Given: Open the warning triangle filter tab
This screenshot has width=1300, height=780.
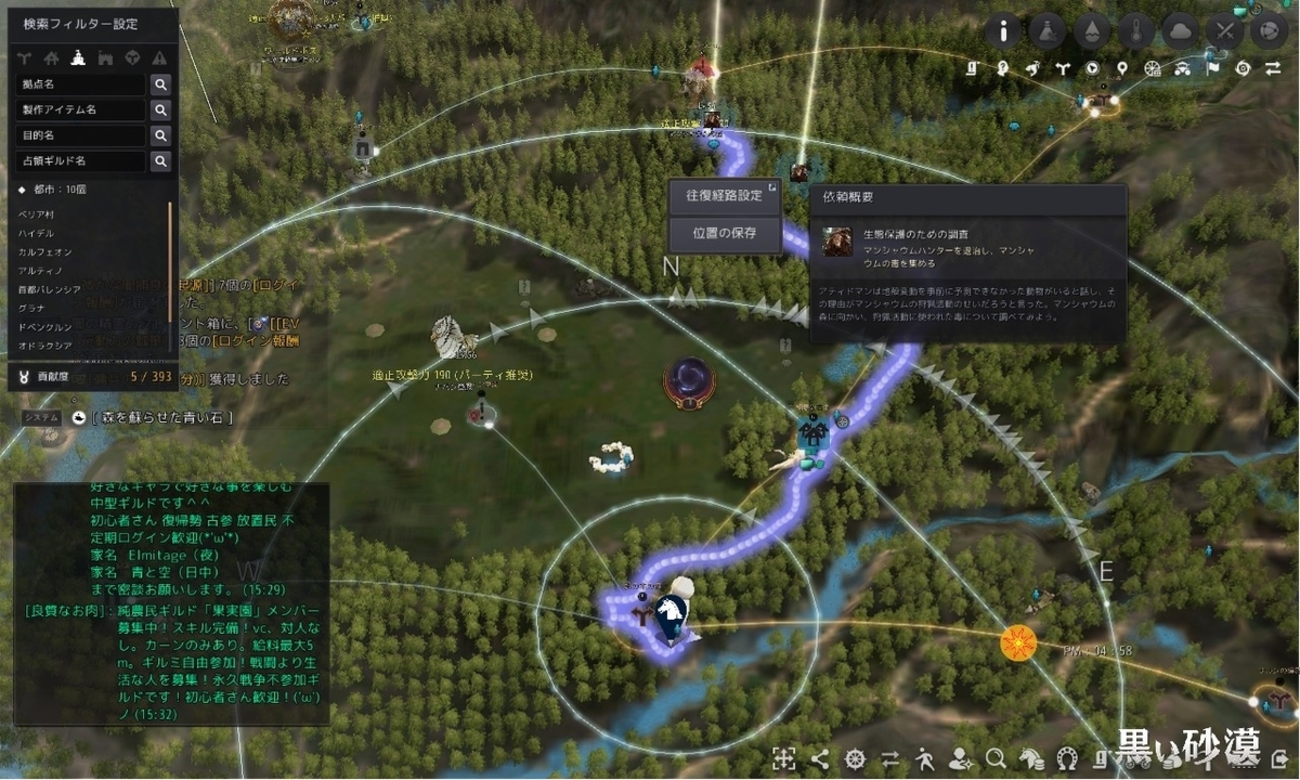Looking at the screenshot, I should [x=159, y=57].
